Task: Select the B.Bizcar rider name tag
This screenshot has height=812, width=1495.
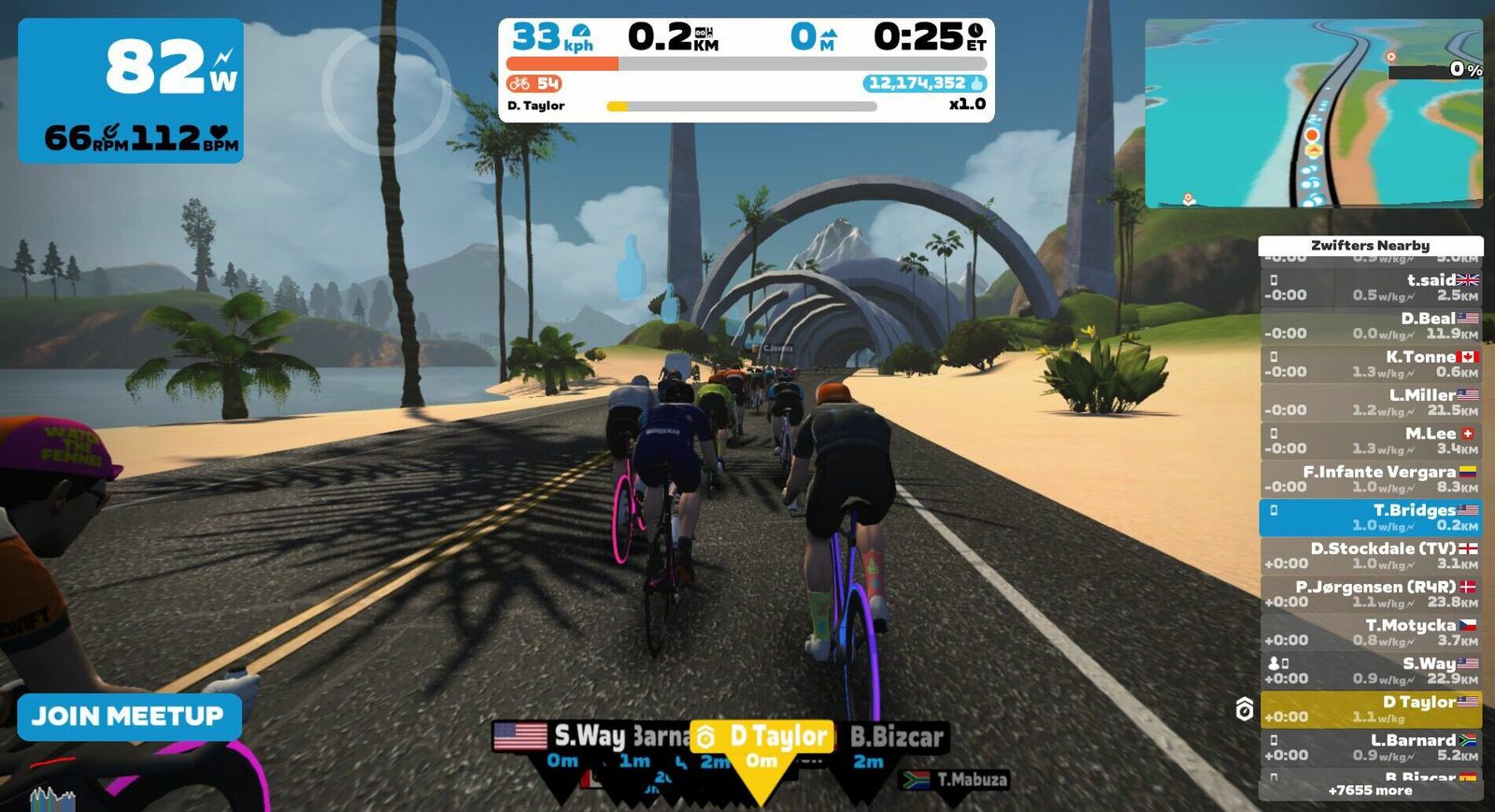Action: 897,737
